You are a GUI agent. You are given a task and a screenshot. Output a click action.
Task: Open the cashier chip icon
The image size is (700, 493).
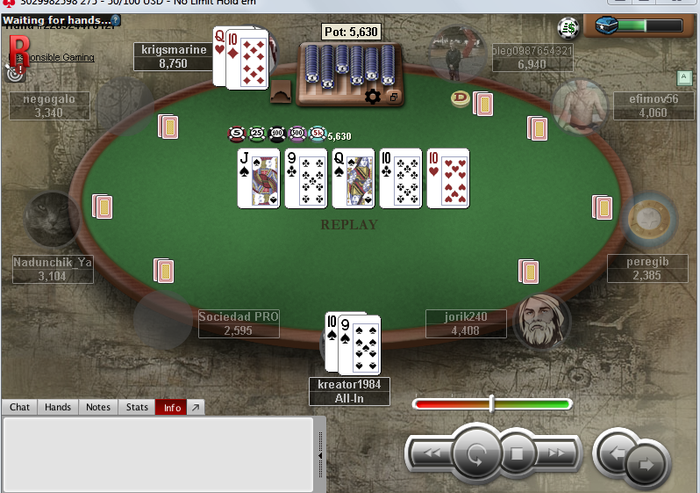pos(569,27)
